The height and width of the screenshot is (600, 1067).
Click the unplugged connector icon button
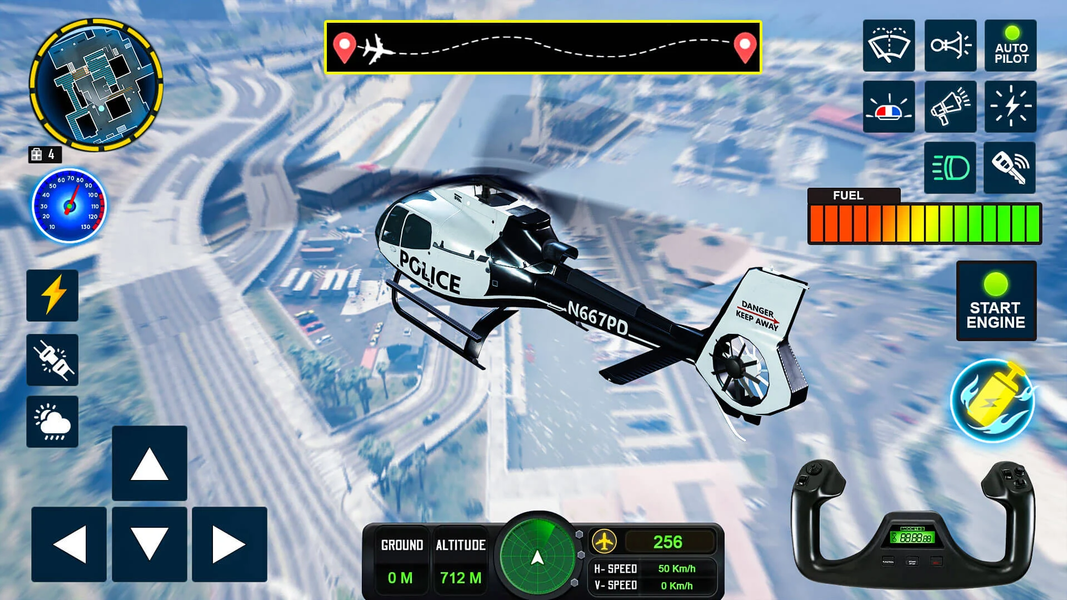pos(52,360)
